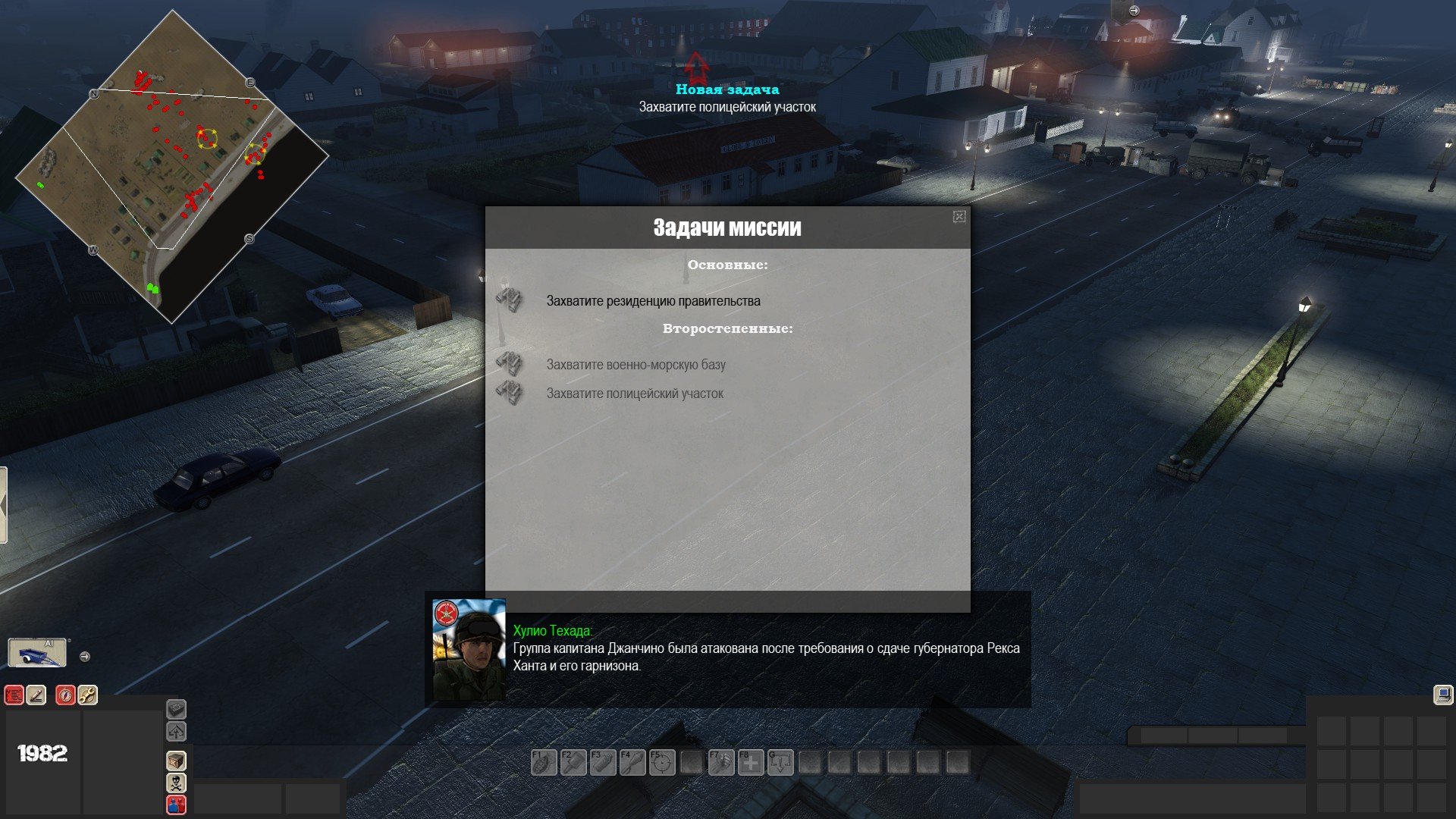Open the red mission objectives list icon
Image resolution: width=1456 pixels, height=819 pixels.
pyautogui.click(x=14, y=695)
